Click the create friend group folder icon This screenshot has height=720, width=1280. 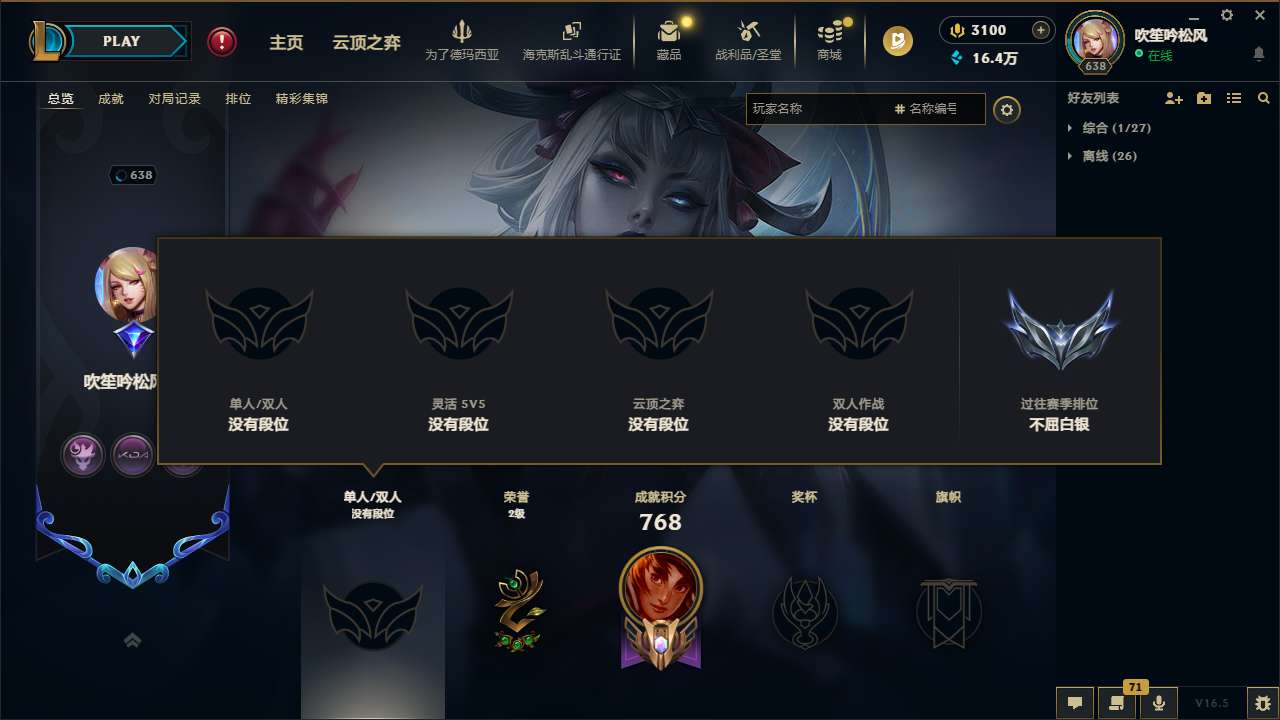pyautogui.click(x=1203, y=98)
